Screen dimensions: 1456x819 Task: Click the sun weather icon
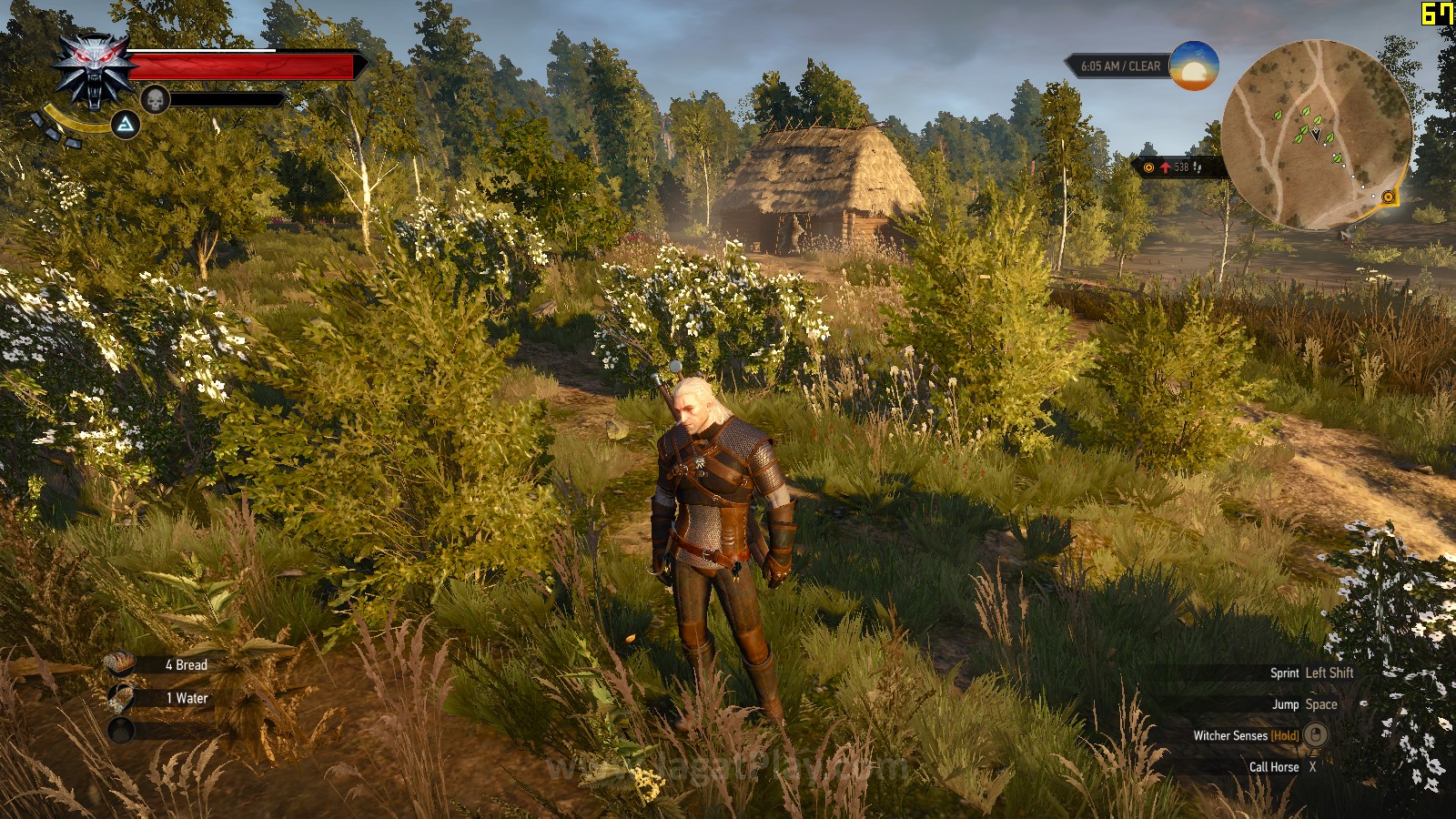[x=1193, y=66]
